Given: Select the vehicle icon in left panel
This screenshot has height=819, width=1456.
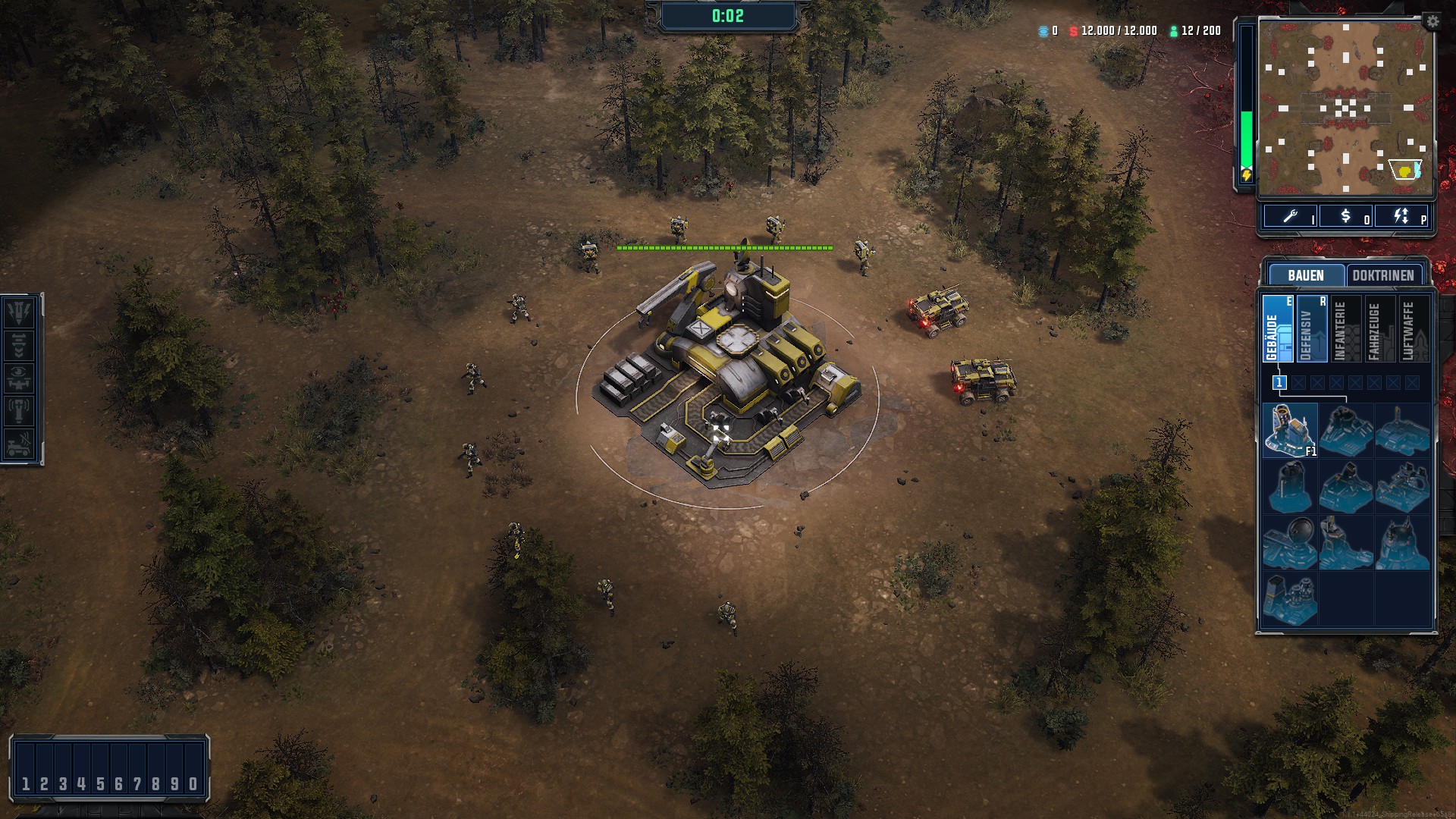Looking at the screenshot, I should (x=19, y=444).
